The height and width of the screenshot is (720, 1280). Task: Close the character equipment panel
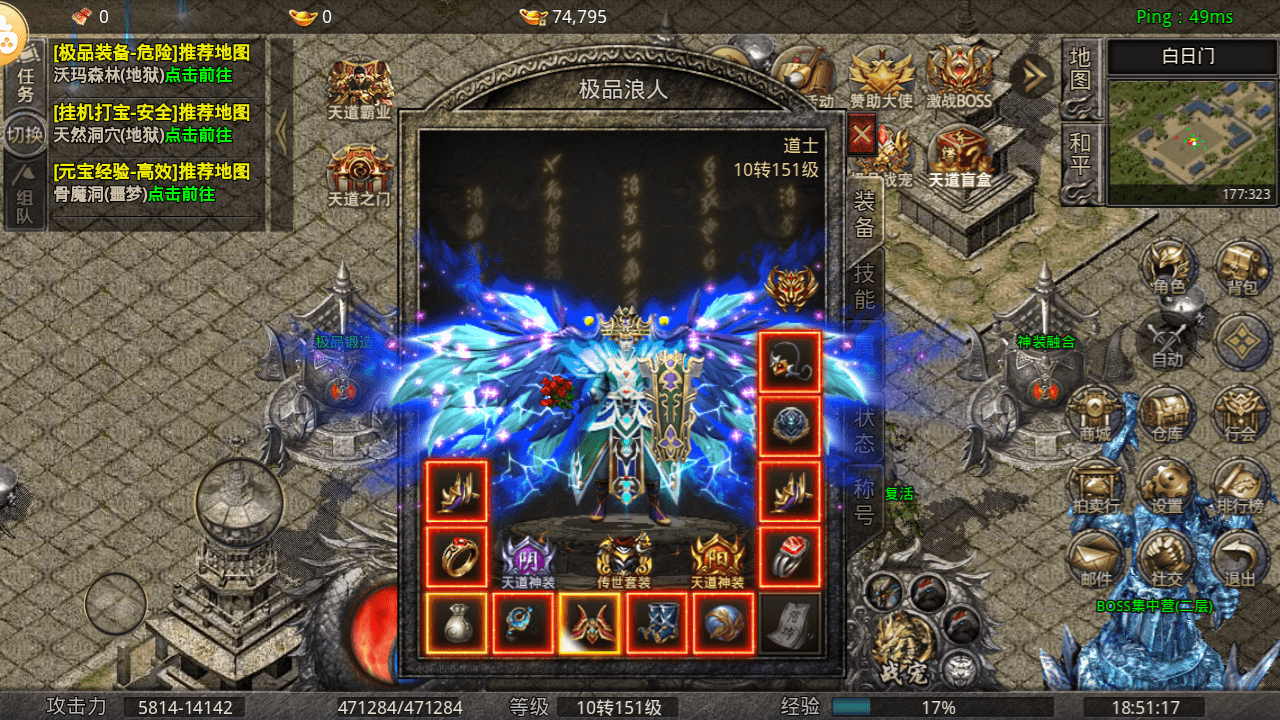pyautogui.click(x=862, y=134)
